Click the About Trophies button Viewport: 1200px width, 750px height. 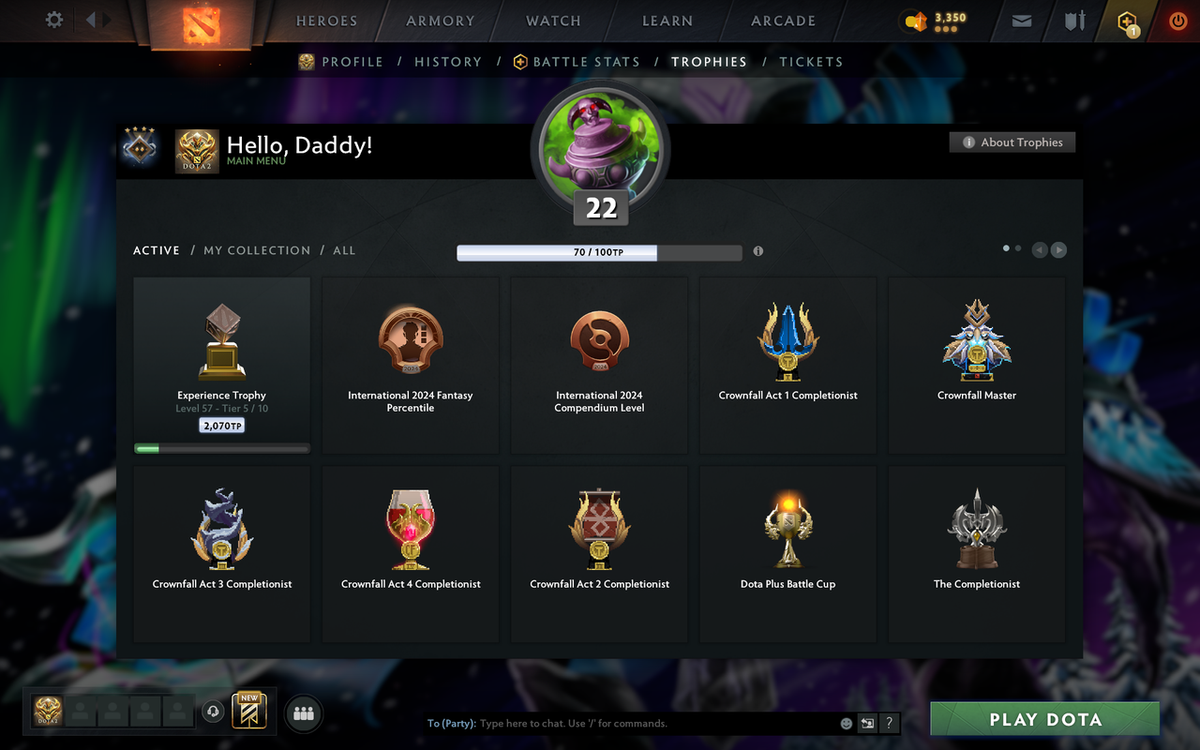click(x=1013, y=142)
